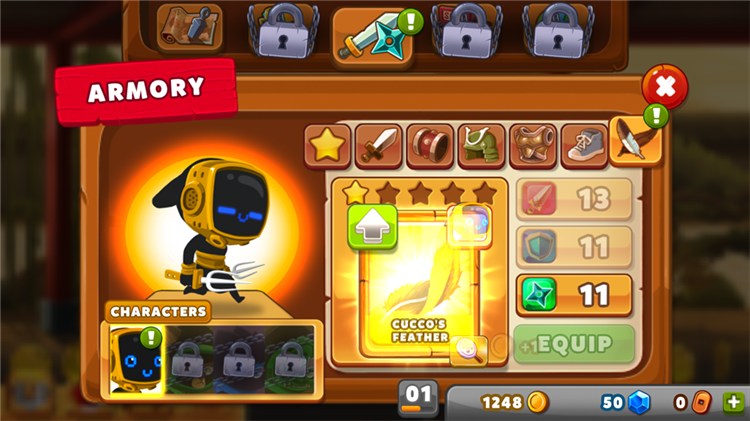Switch to the star favorites tab

tap(327, 147)
